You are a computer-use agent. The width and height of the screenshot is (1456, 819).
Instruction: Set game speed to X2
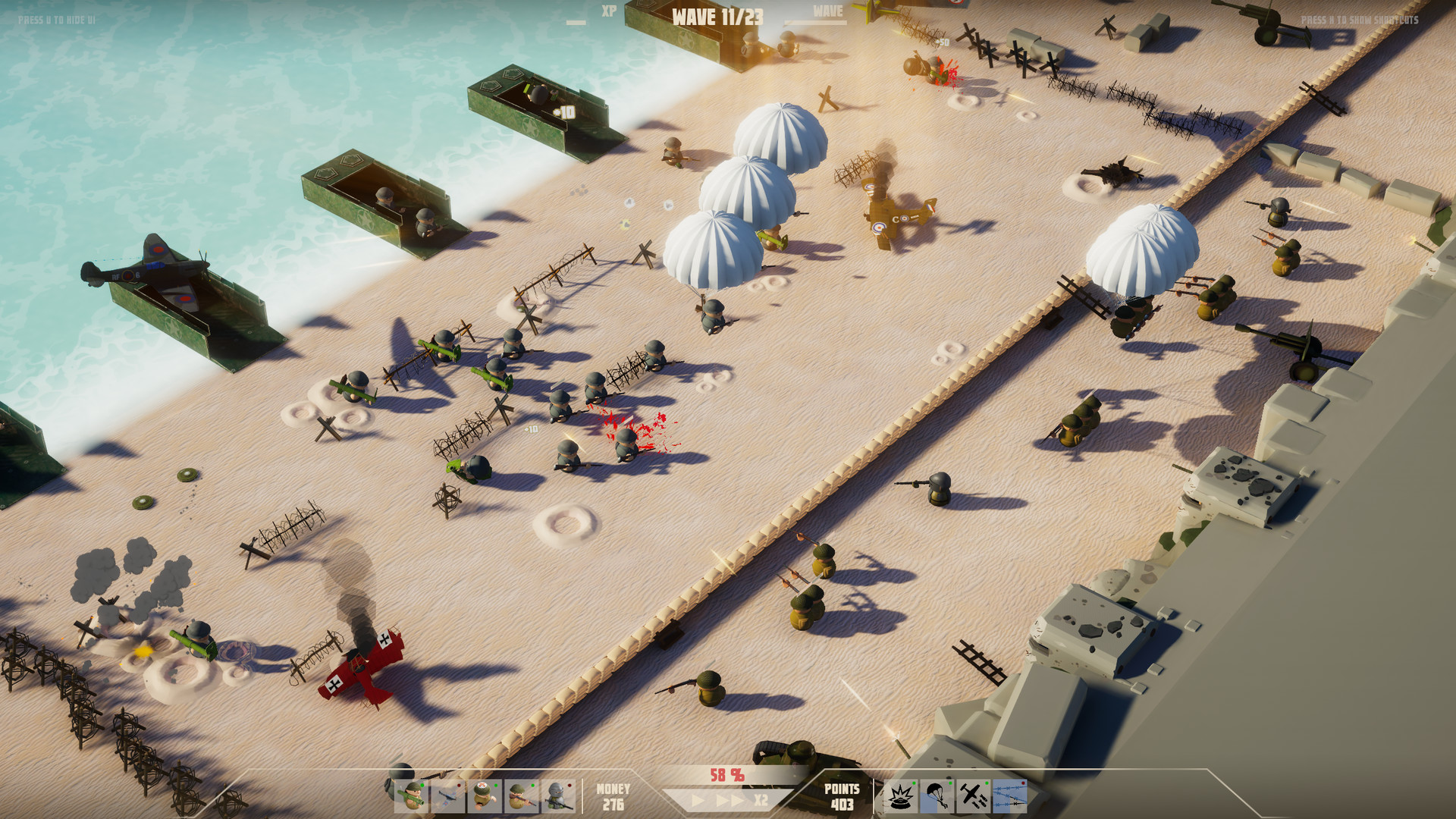click(x=761, y=800)
